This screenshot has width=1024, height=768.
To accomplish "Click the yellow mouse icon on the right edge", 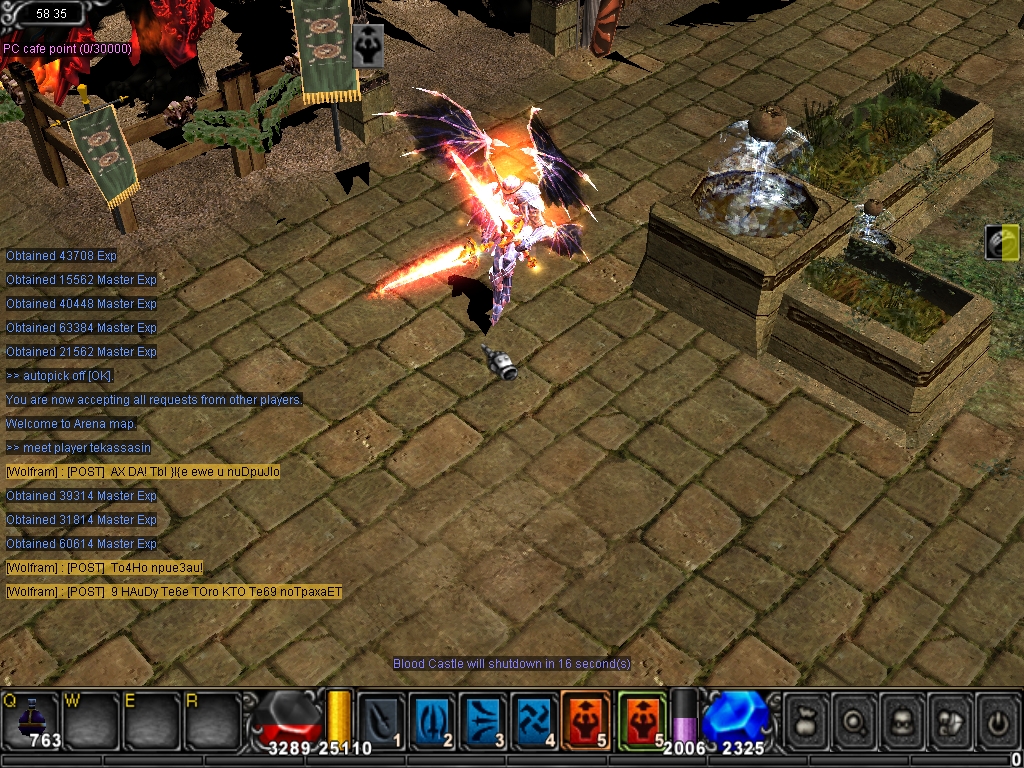I will point(1002,243).
